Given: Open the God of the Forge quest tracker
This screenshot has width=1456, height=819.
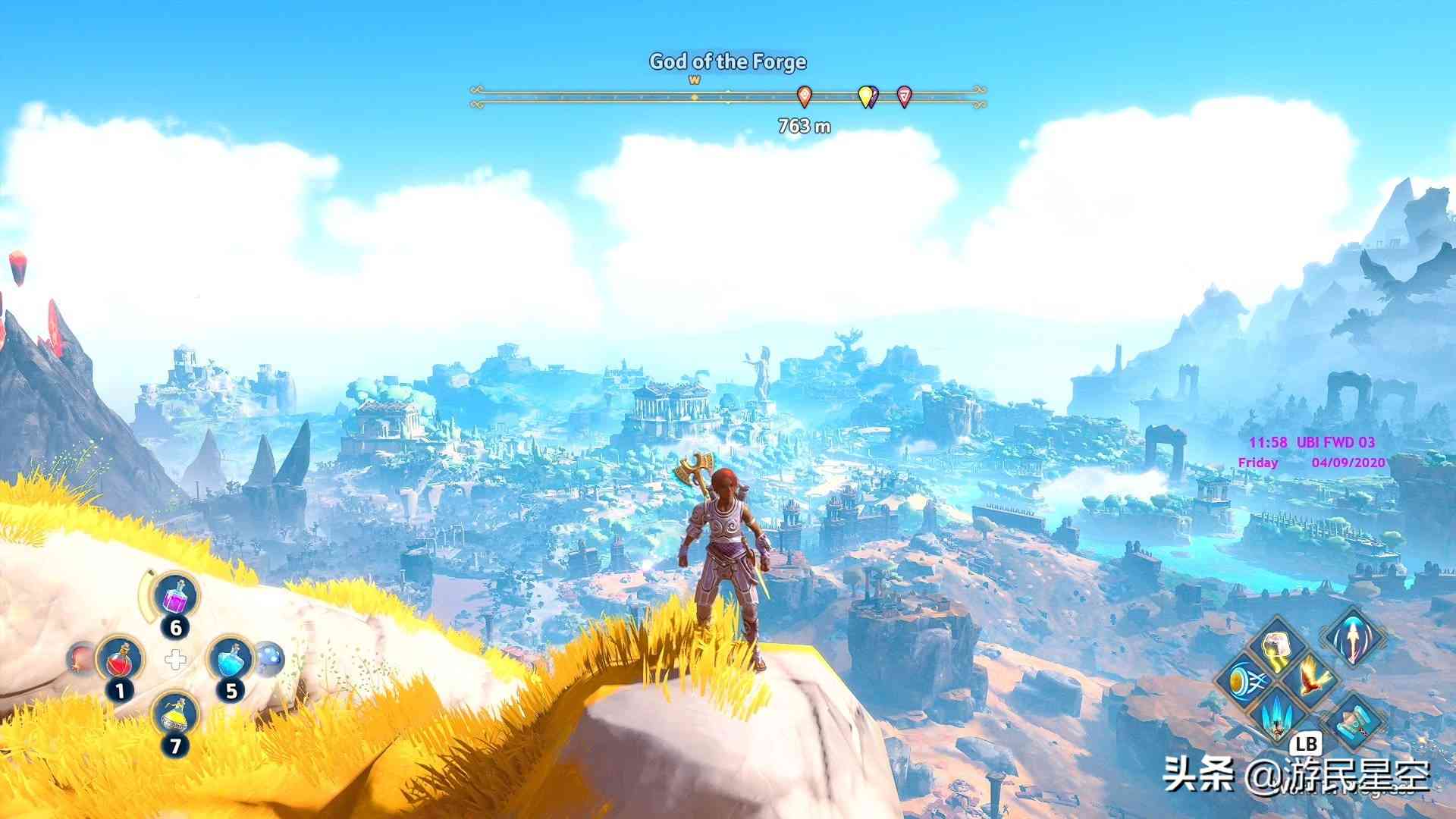Looking at the screenshot, I should click(x=727, y=61).
